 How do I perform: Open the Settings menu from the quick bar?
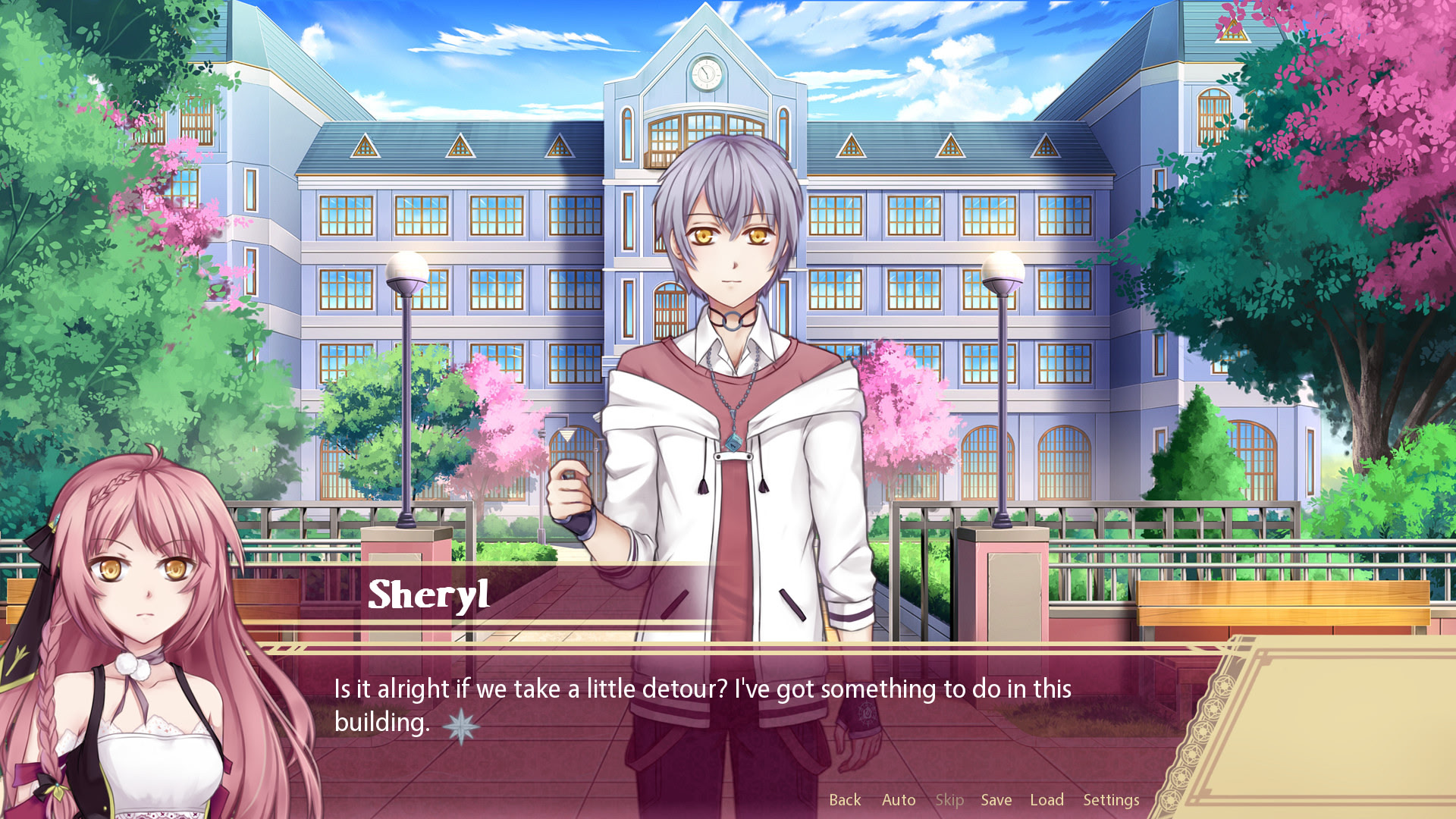coord(1110,799)
